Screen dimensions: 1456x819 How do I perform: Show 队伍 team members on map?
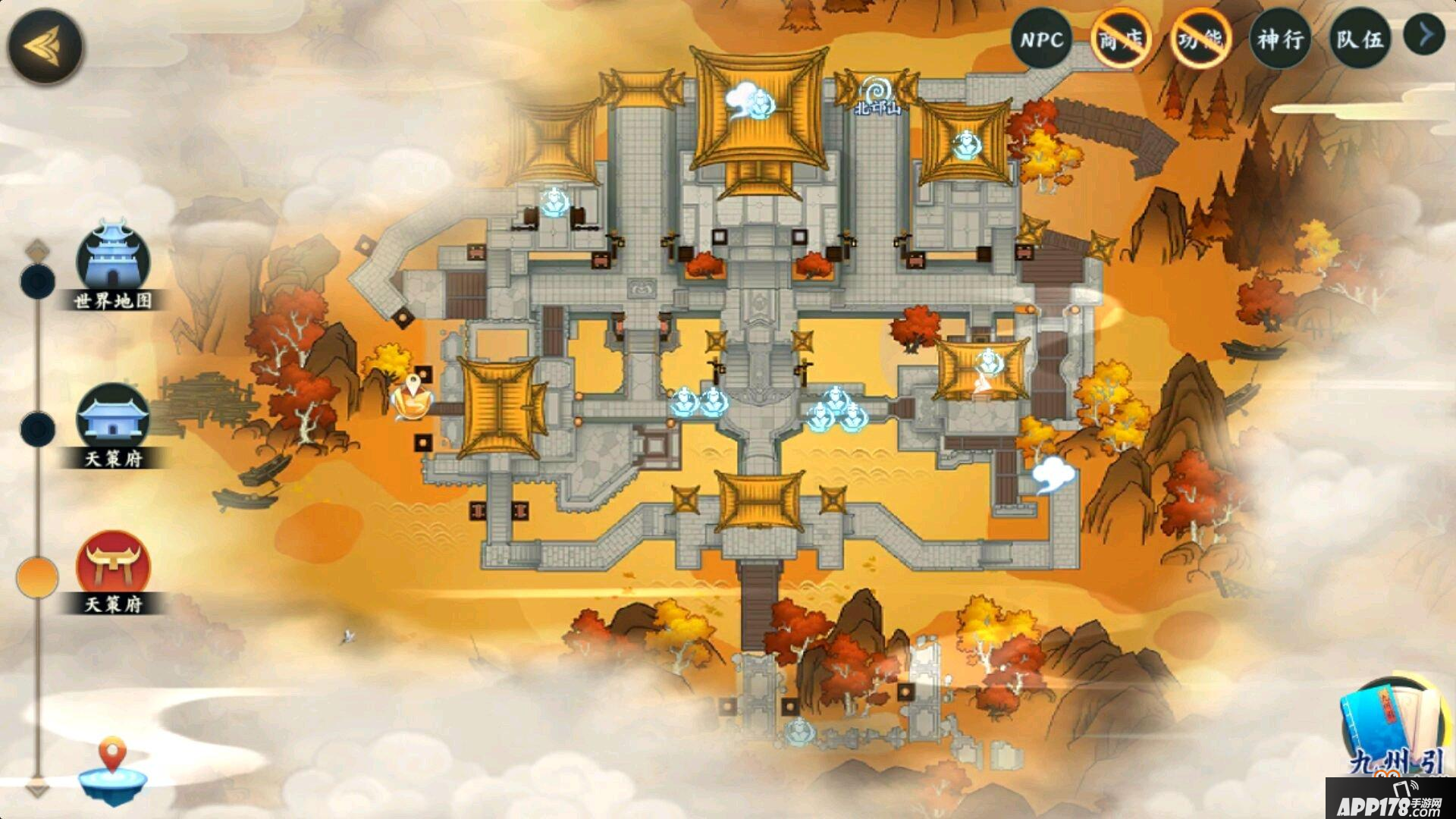pyautogui.click(x=1360, y=39)
